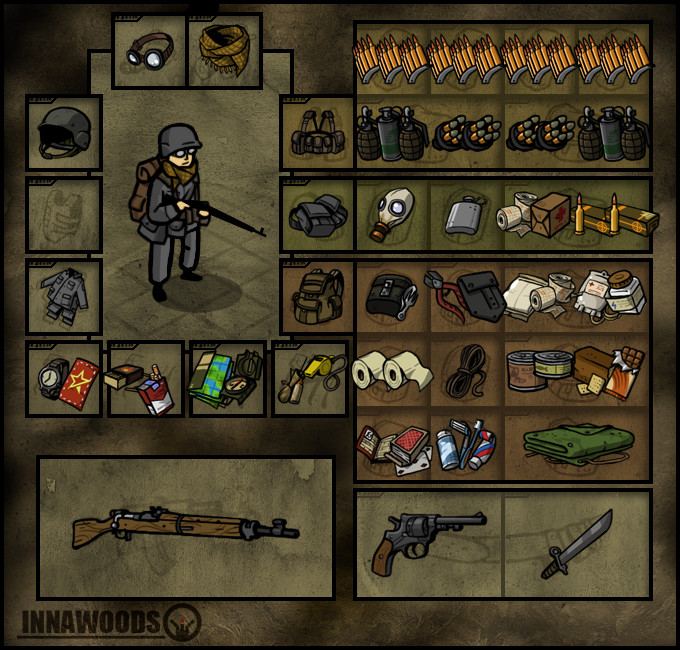Select the gas mask item
The image size is (680, 650).
click(x=390, y=214)
